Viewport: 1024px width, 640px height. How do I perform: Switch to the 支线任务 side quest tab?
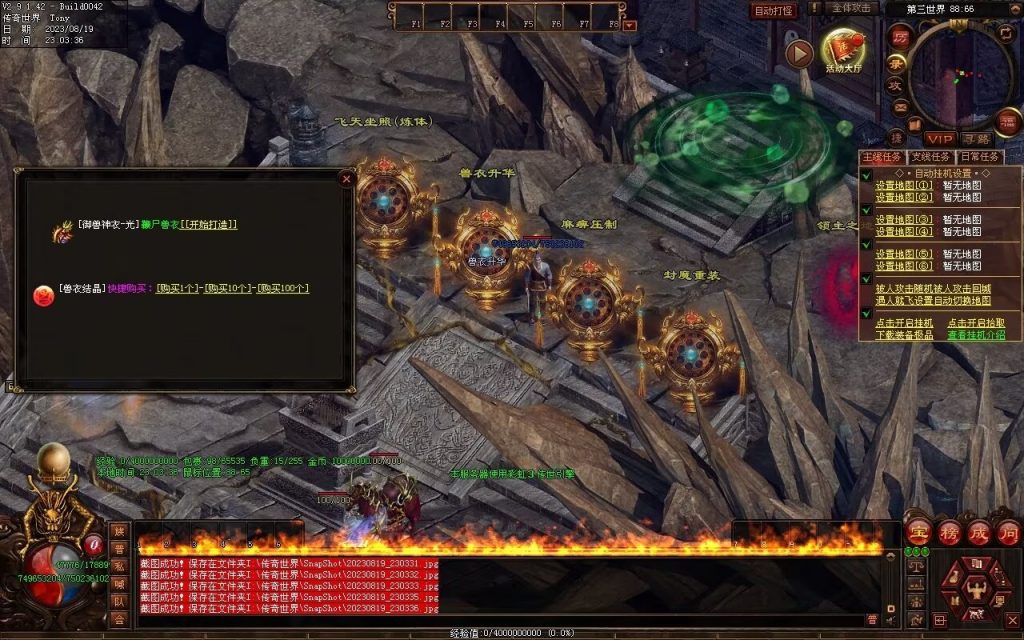point(931,157)
